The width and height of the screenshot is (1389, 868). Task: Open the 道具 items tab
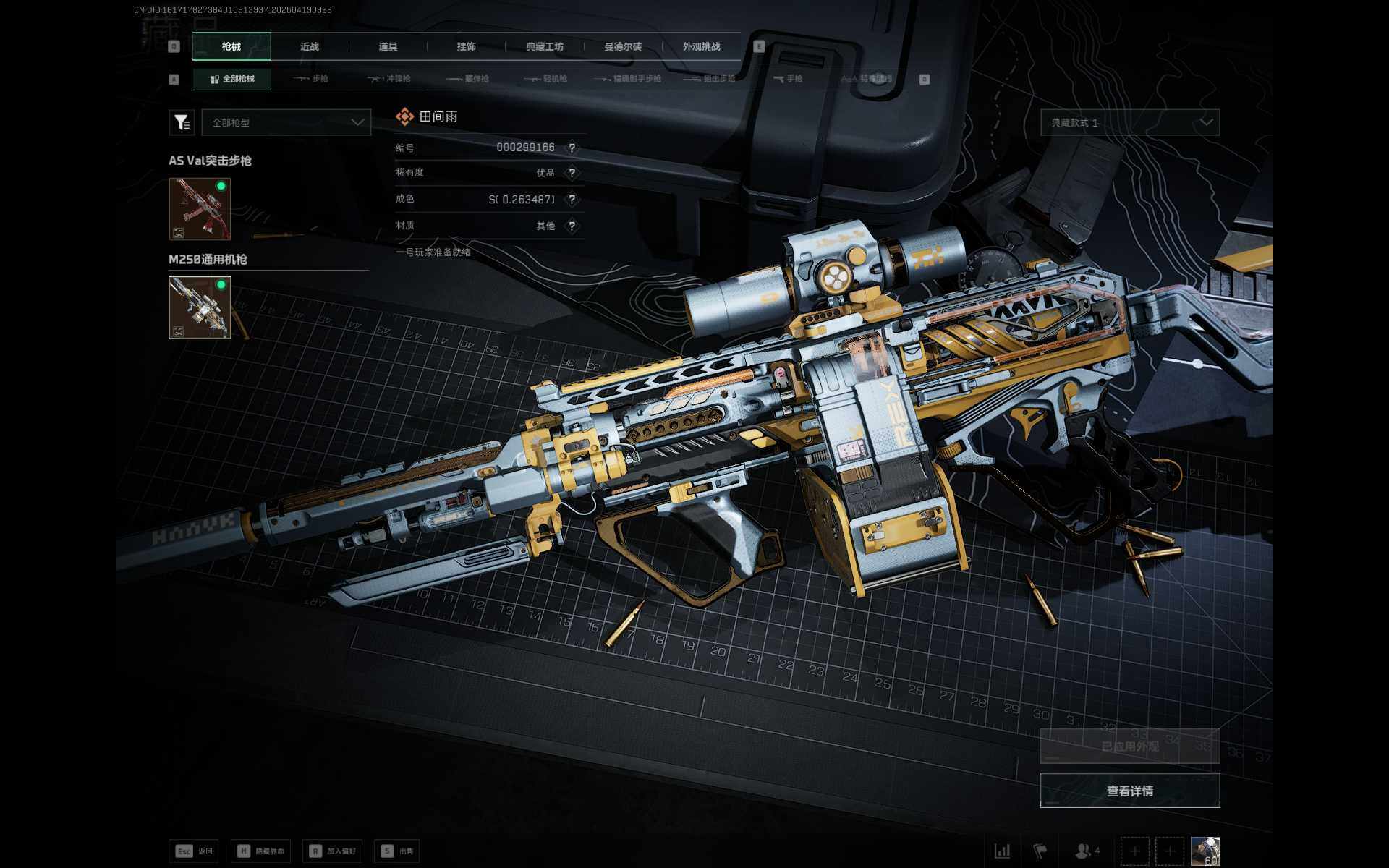click(388, 47)
